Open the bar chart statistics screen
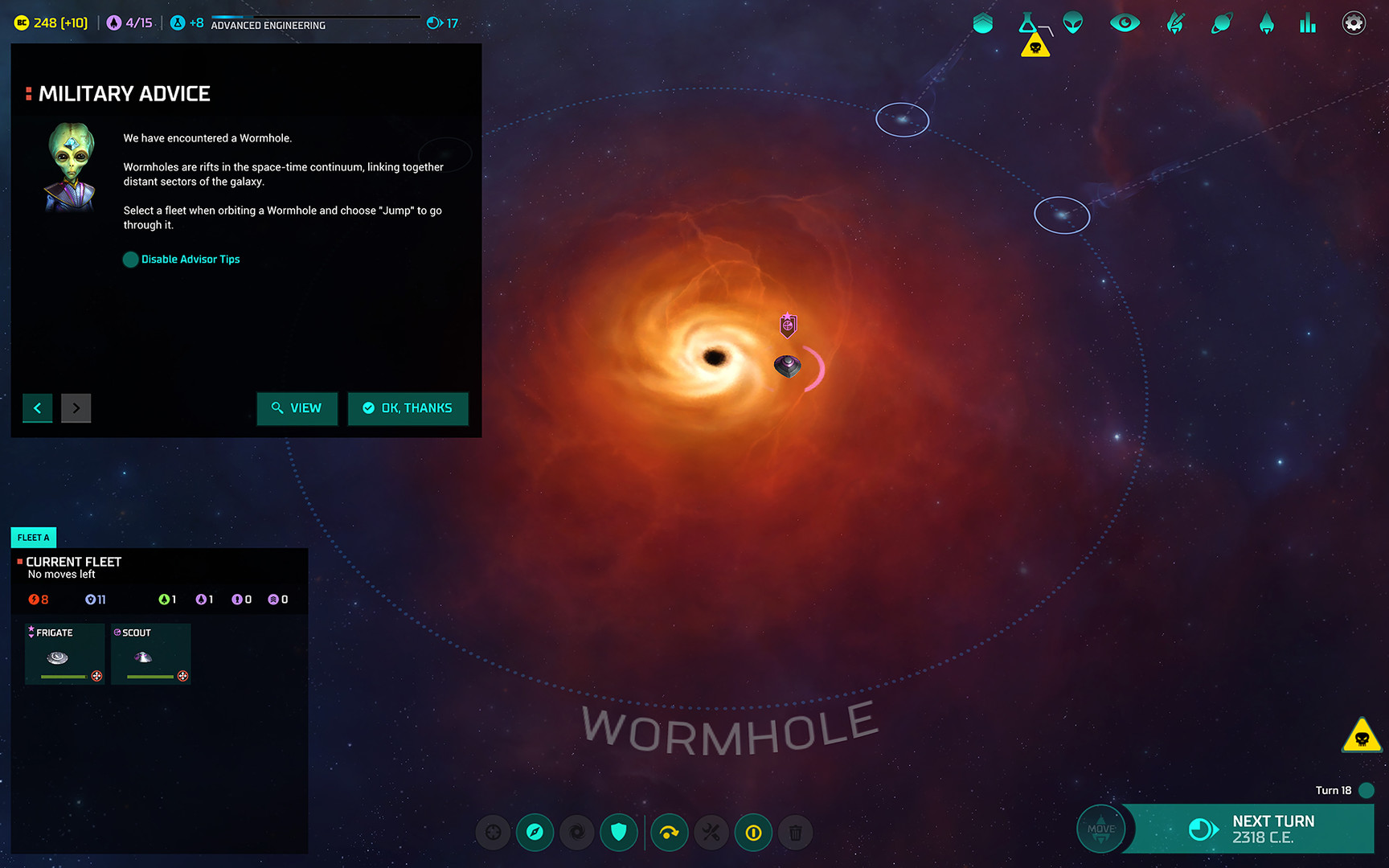The image size is (1389, 868). tap(1308, 23)
